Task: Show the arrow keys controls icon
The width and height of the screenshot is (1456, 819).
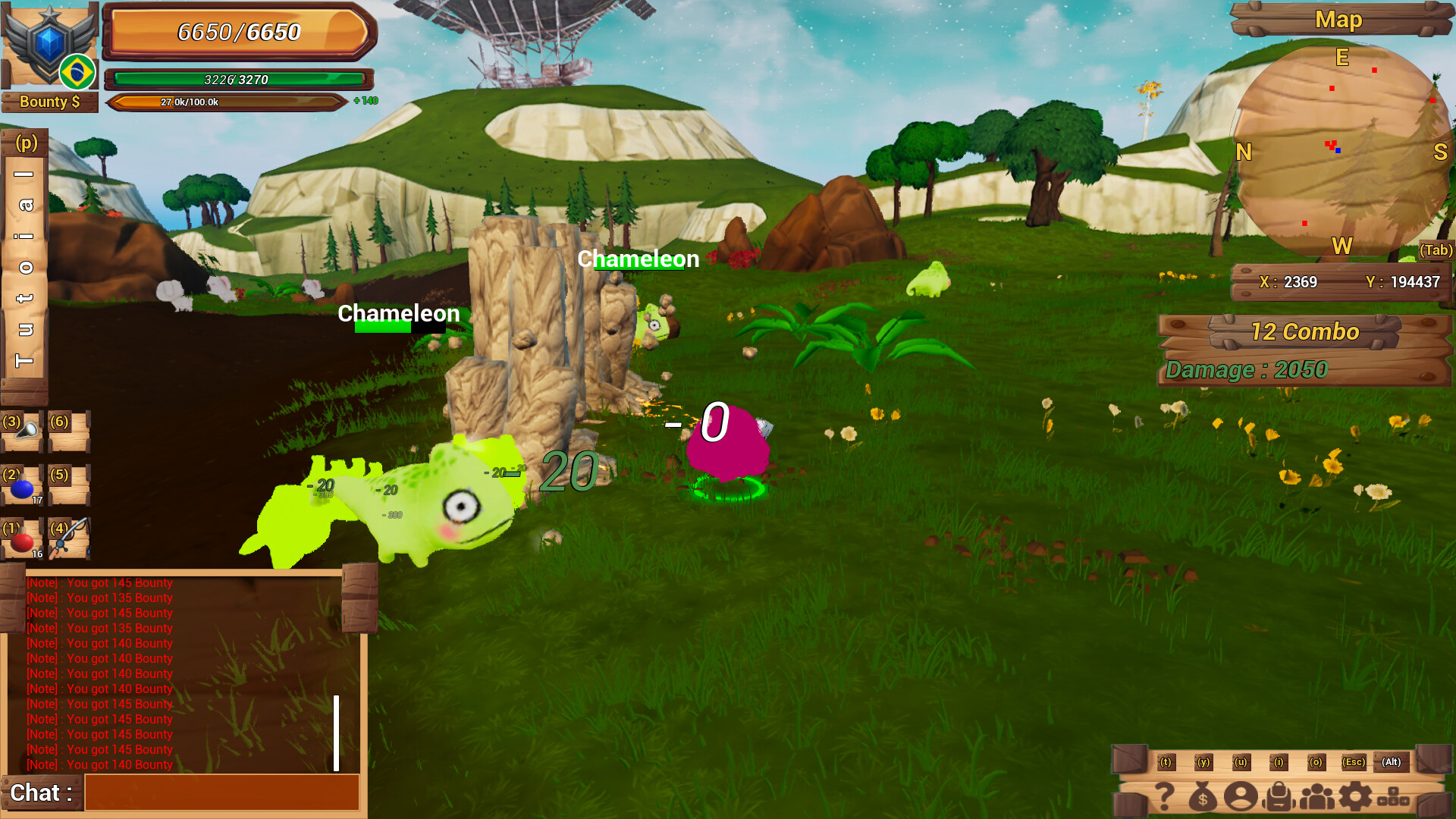Action: point(1394,798)
